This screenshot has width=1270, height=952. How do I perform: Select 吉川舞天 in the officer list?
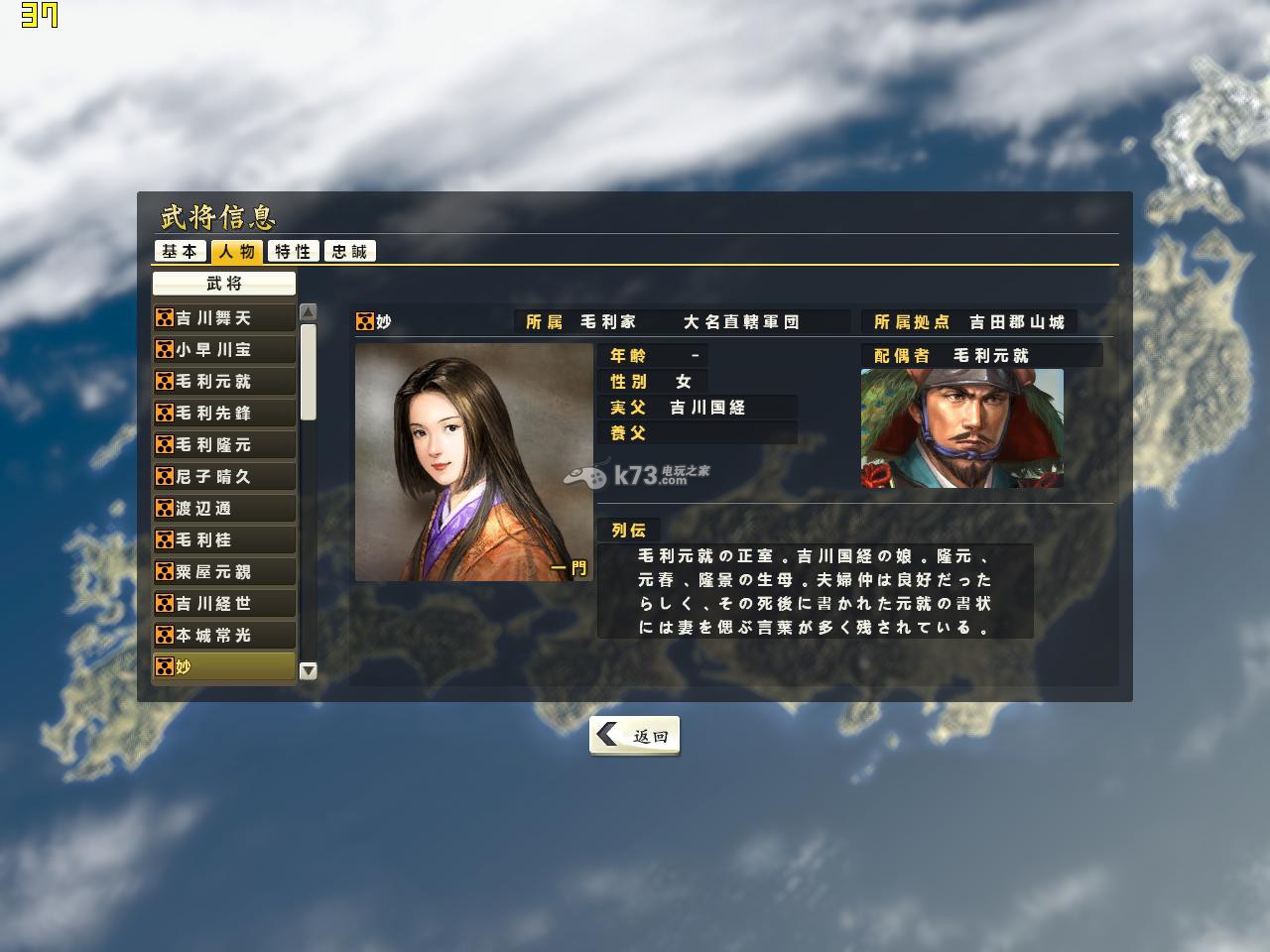tap(224, 318)
